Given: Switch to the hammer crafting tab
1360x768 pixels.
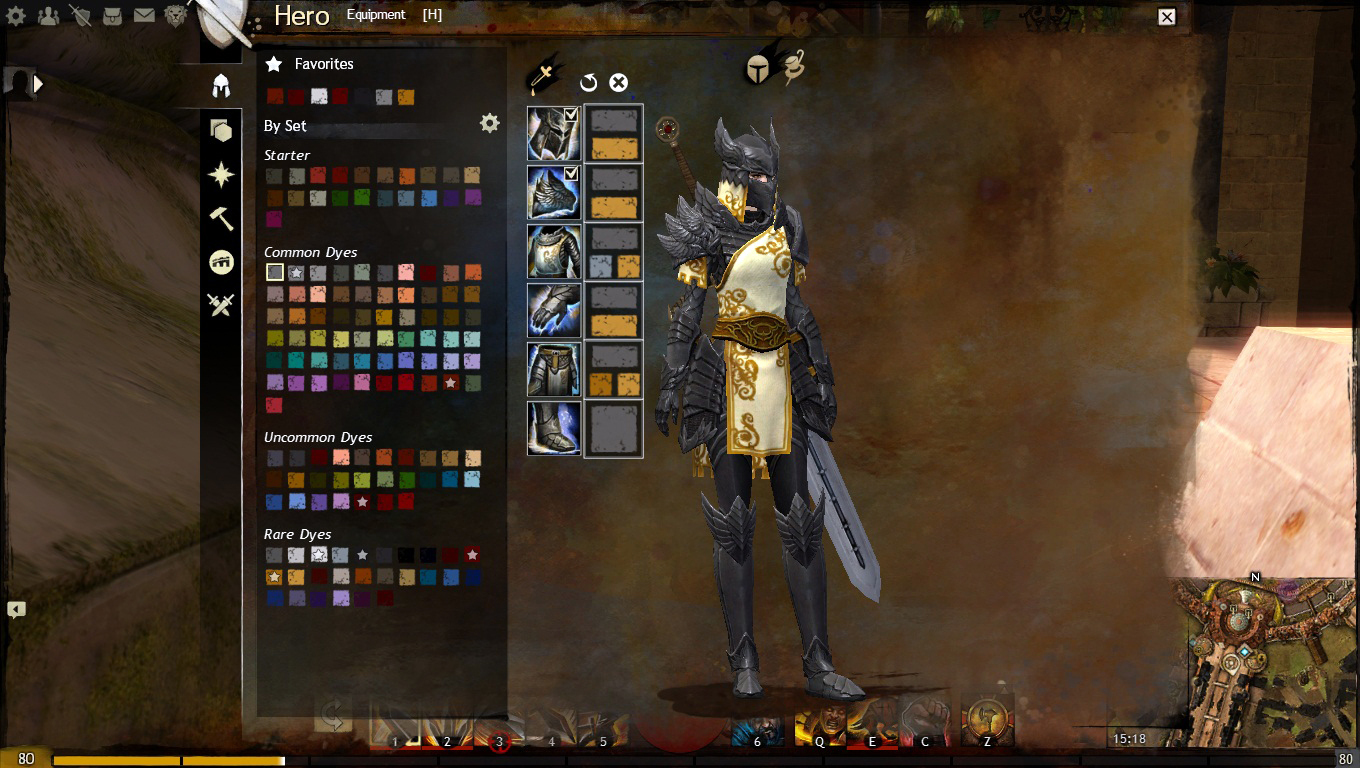Looking at the screenshot, I should point(221,218).
